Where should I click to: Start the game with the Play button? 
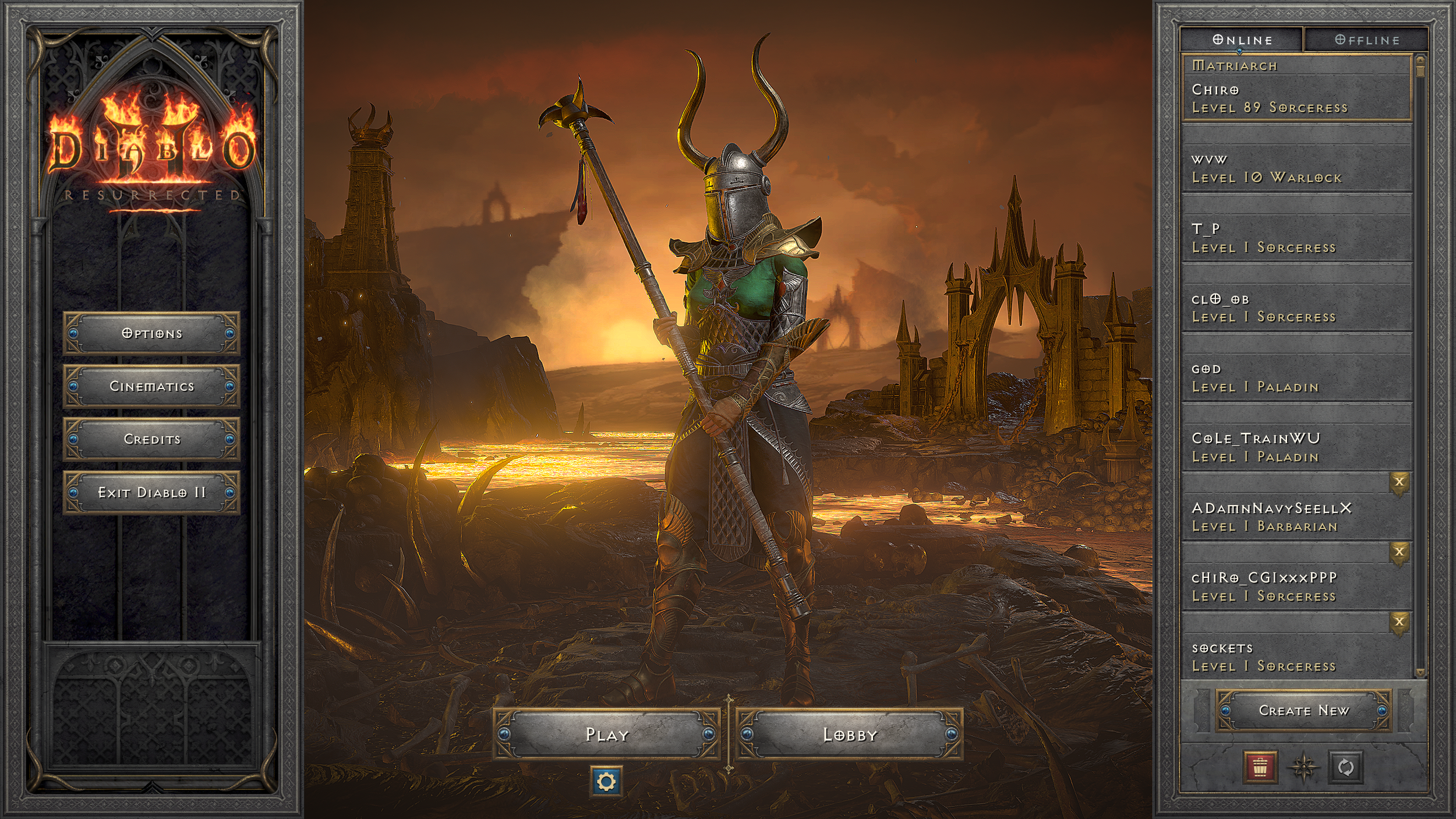[606, 735]
